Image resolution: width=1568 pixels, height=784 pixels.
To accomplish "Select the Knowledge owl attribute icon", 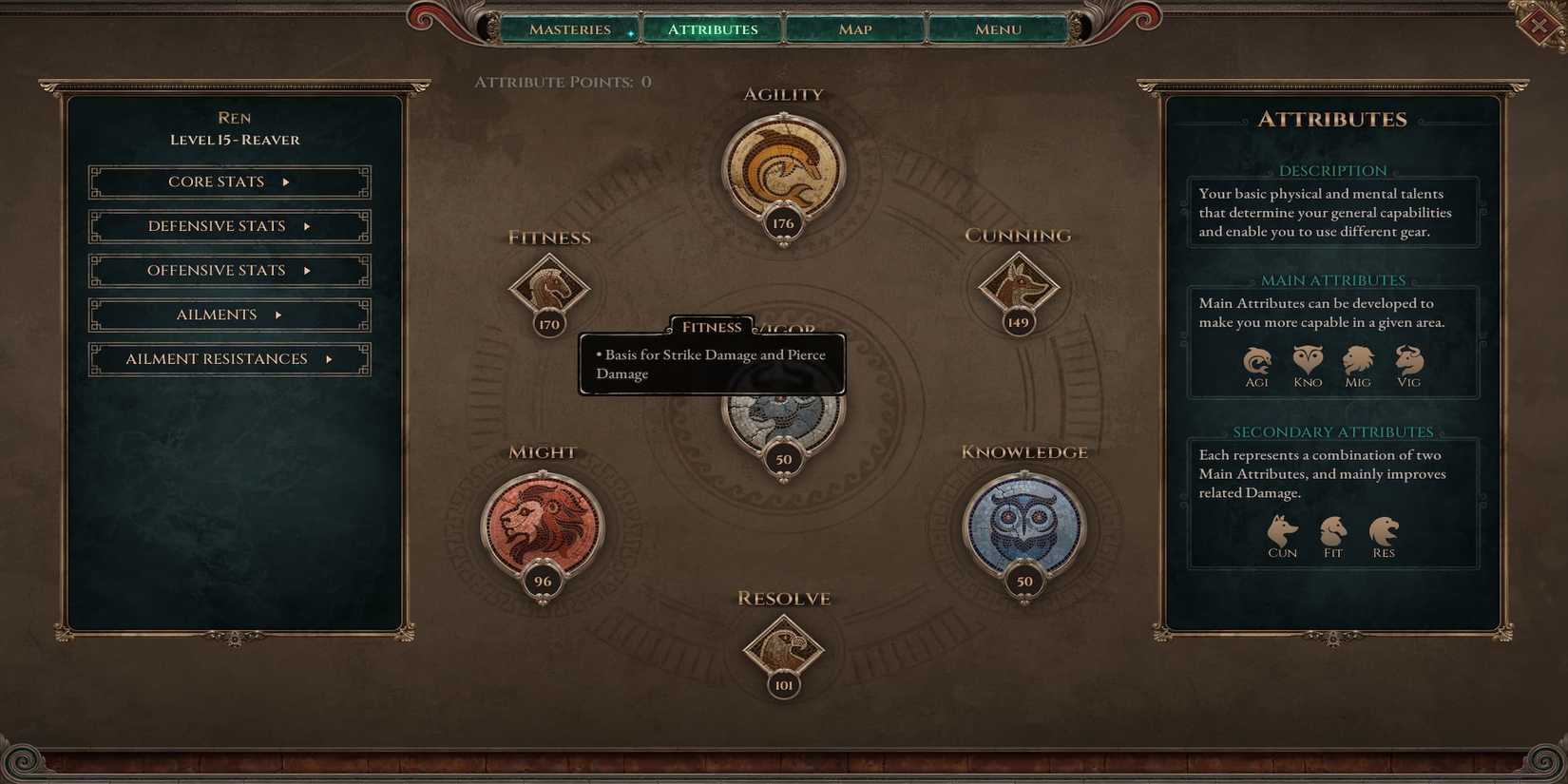I will (x=1024, y=524).
